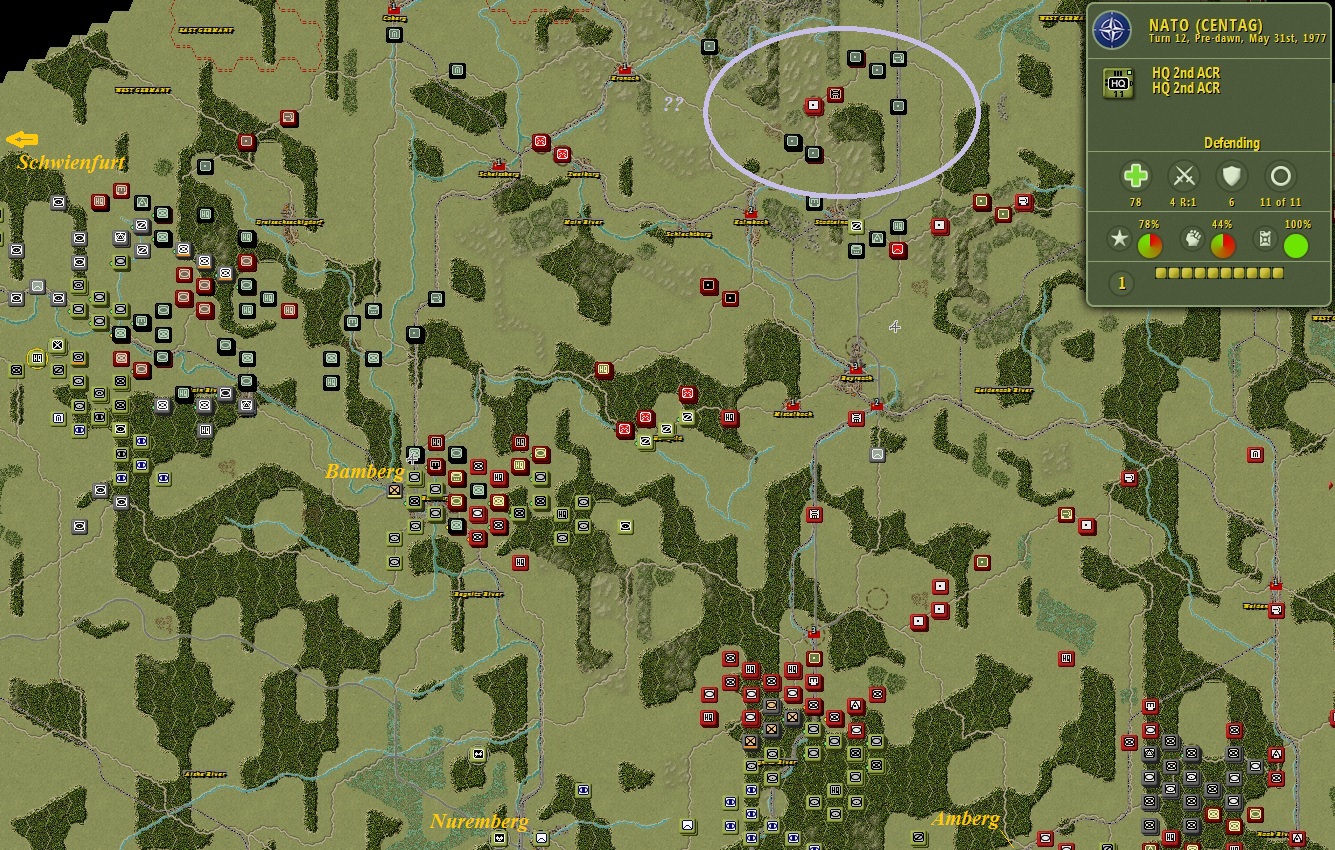Image resolution: width=1335 pixels, height=850 pixels.
Task: Click the star experience icon
Action: 1119,238
